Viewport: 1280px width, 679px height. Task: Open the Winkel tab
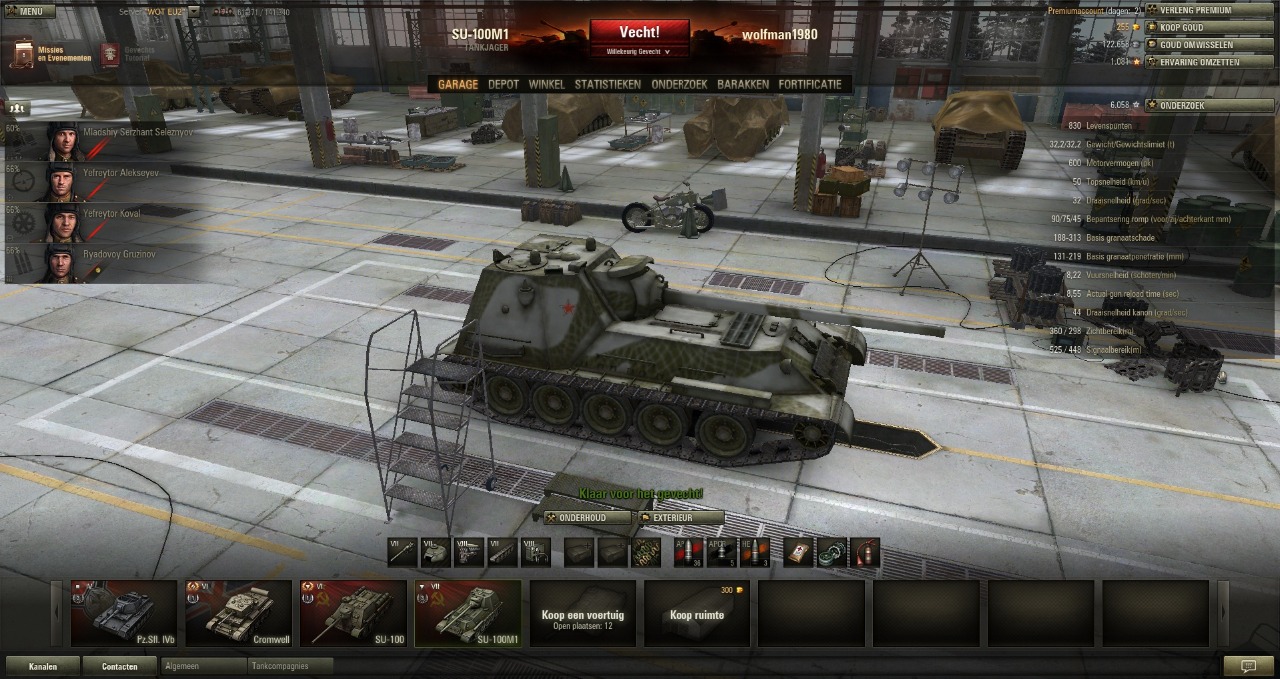coord(546,85)
